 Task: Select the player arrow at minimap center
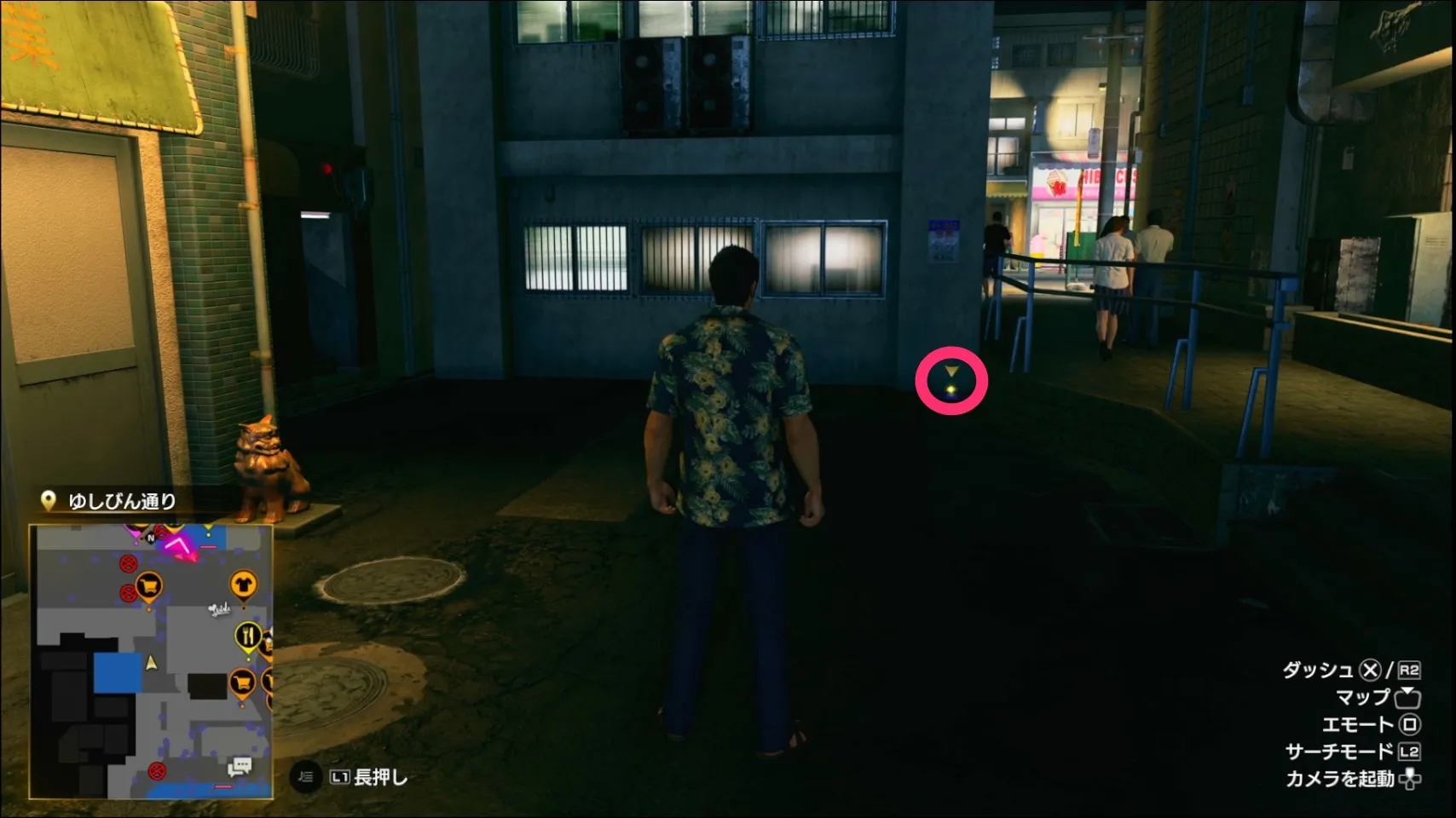tap(151, 662)
